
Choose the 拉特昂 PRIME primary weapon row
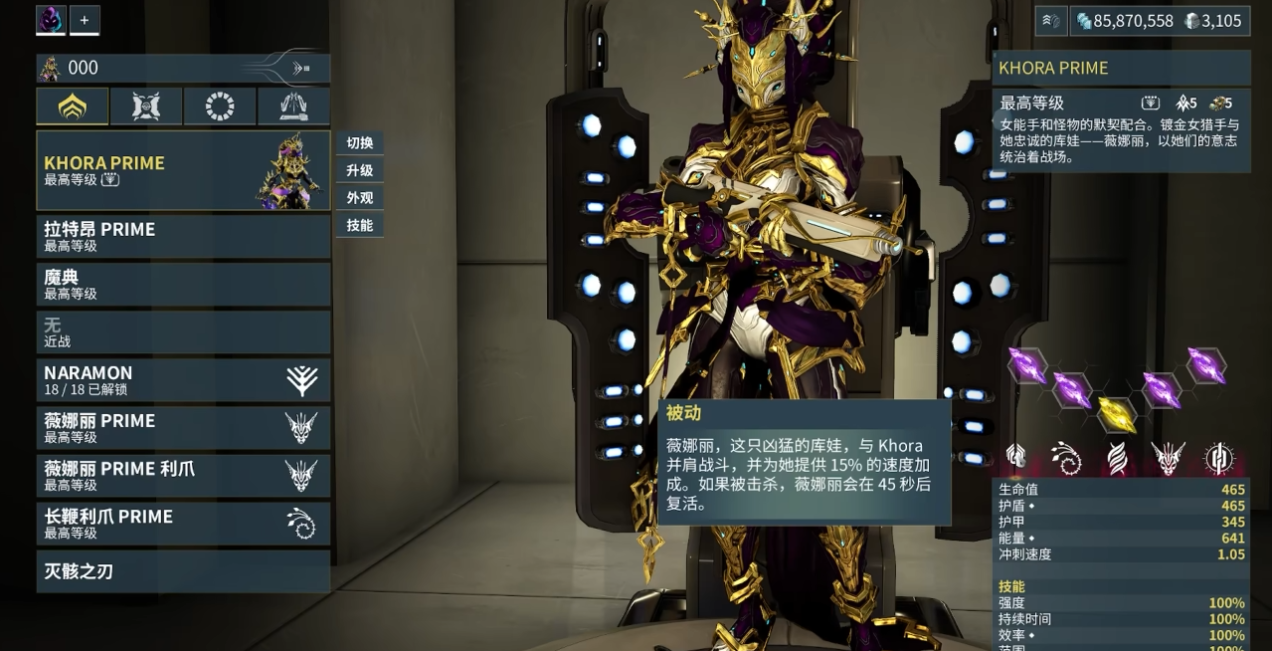[x=183, y=236]
